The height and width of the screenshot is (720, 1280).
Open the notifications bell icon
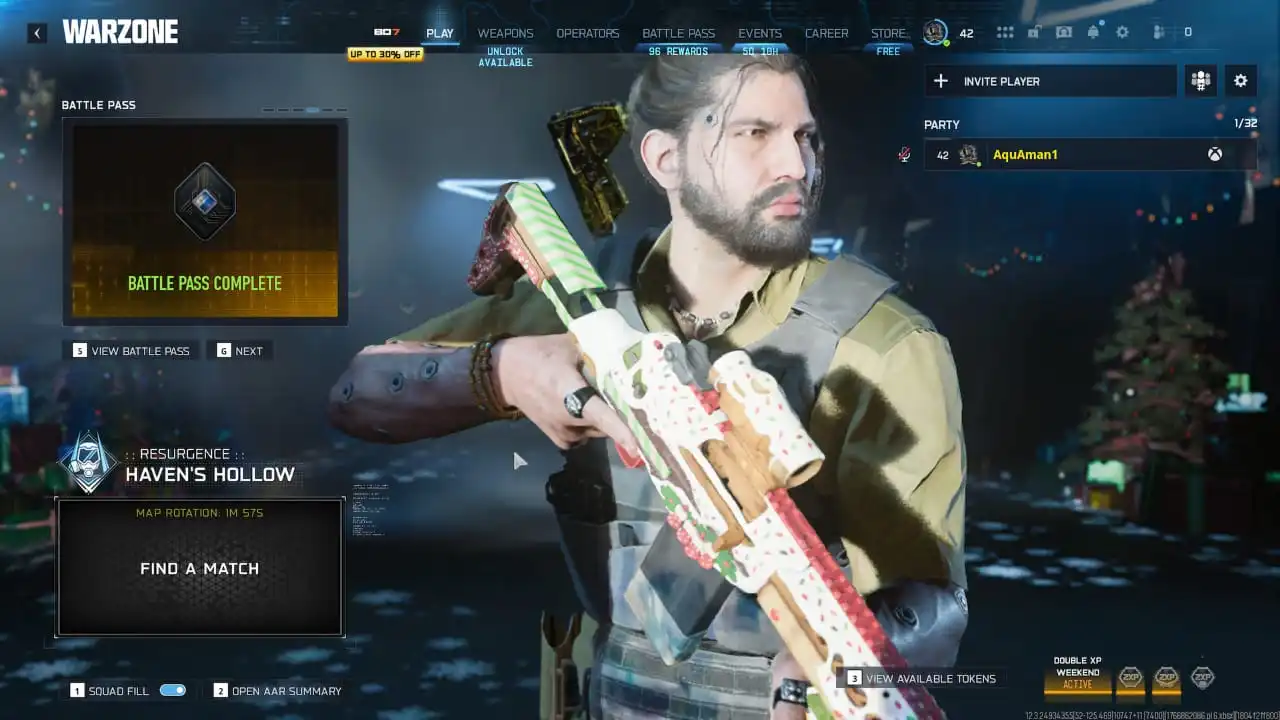click(1093, 32)
